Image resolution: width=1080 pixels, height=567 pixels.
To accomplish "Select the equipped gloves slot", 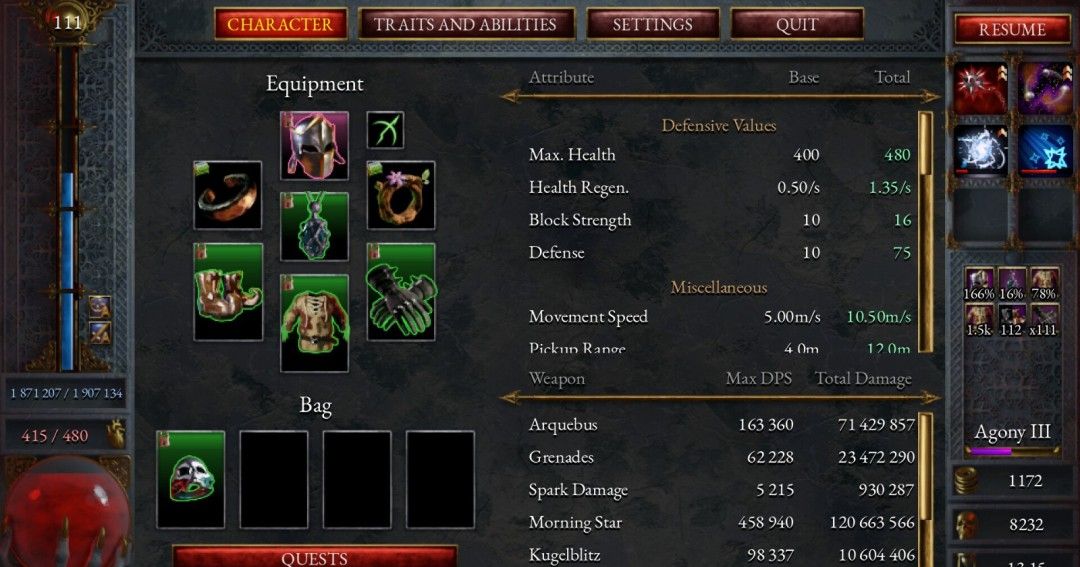I will pos(400,291).
